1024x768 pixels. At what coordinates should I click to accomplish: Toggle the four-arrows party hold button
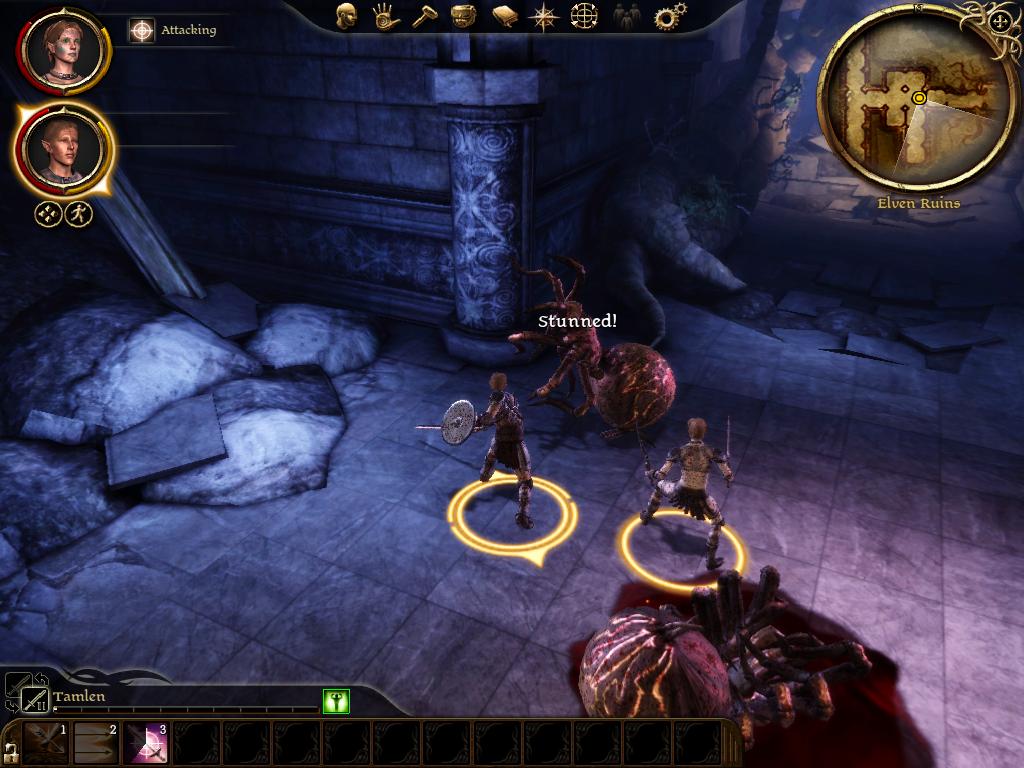click(49, 214)
